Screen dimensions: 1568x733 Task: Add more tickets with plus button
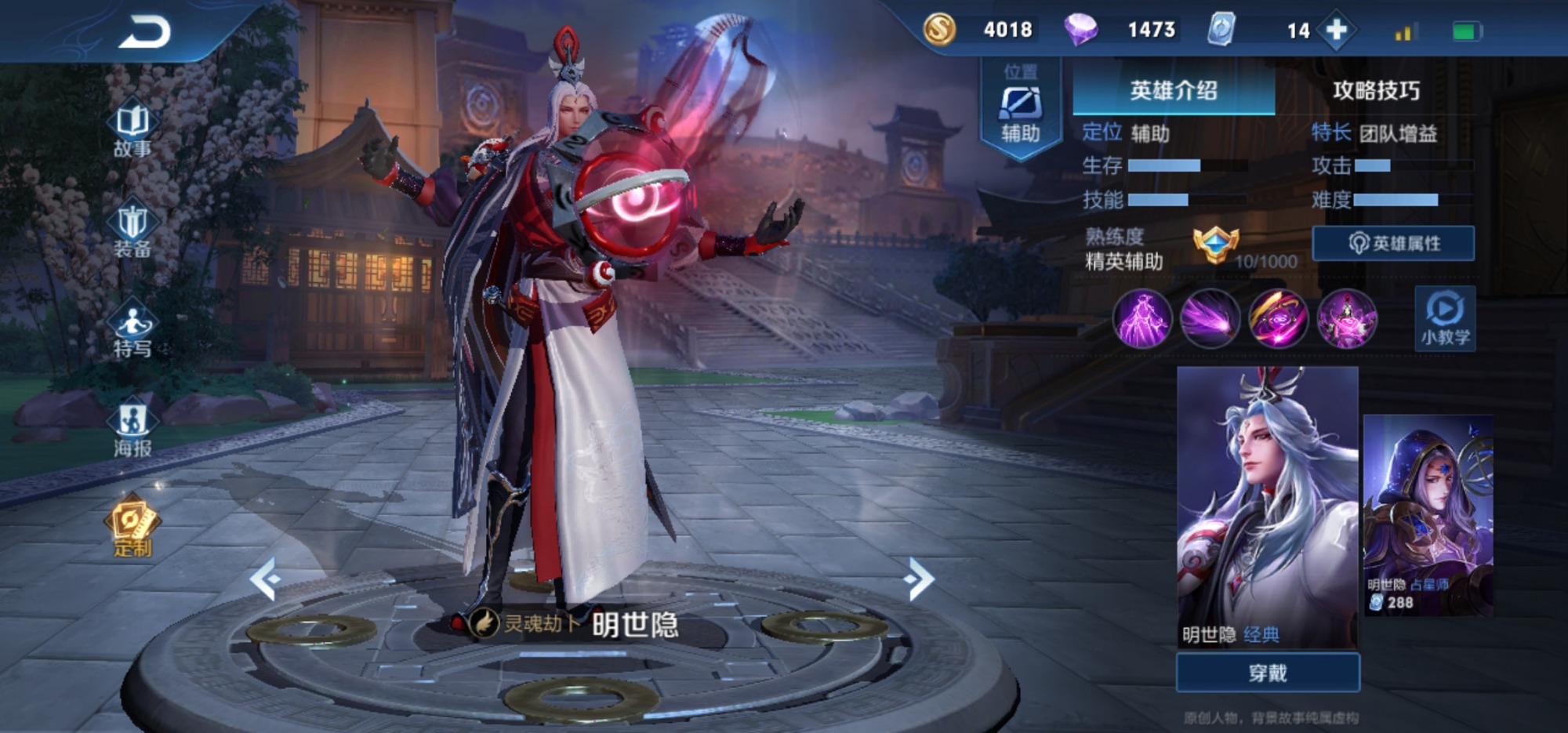(x=1337, y=31)
